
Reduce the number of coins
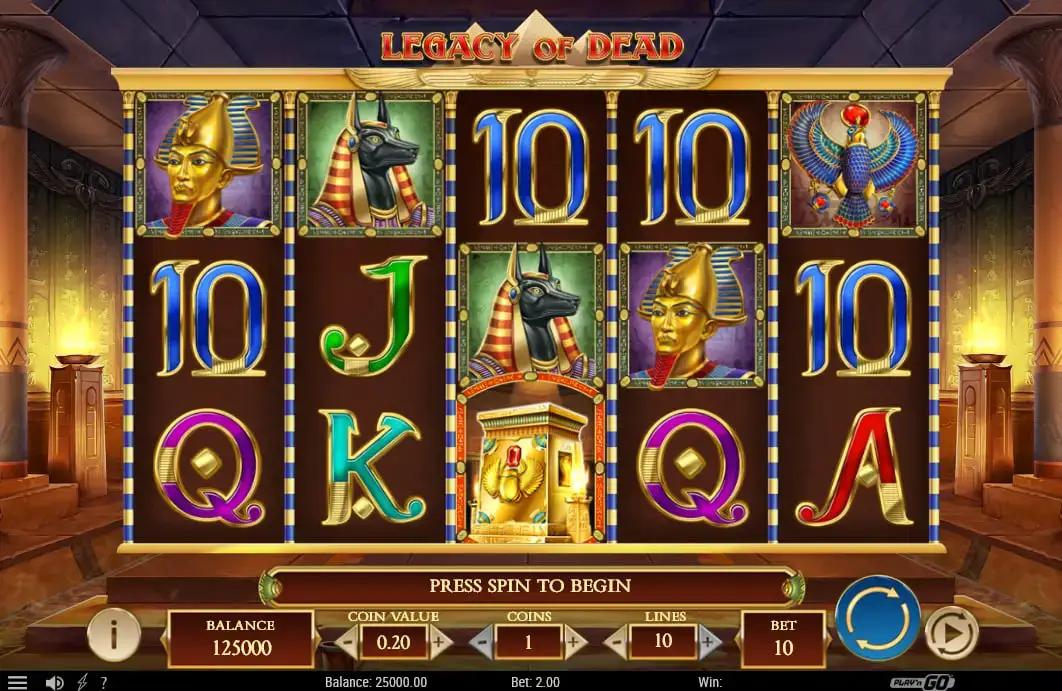pos(481,642)
